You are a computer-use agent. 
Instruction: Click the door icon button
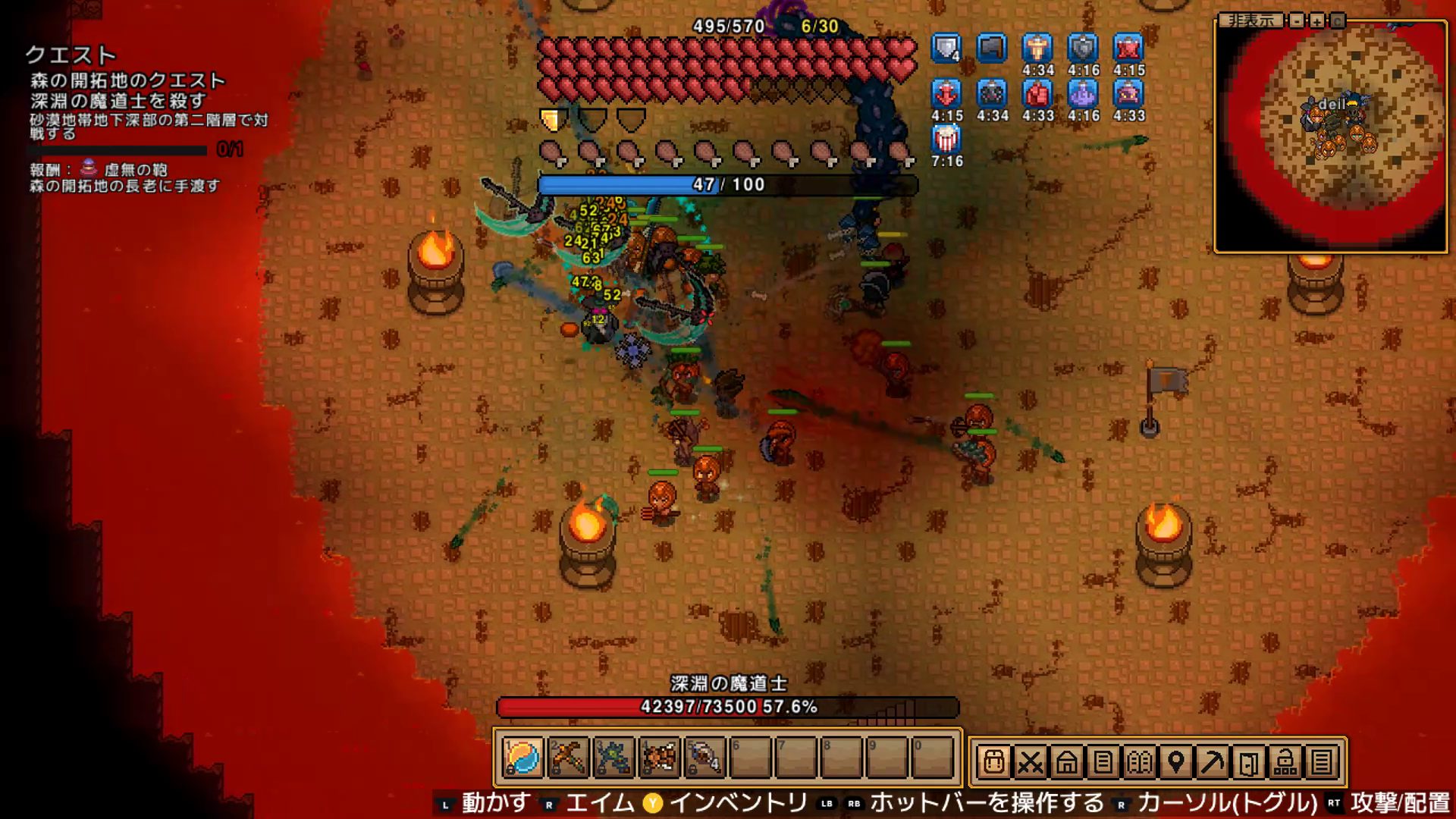coord(1248,761)
